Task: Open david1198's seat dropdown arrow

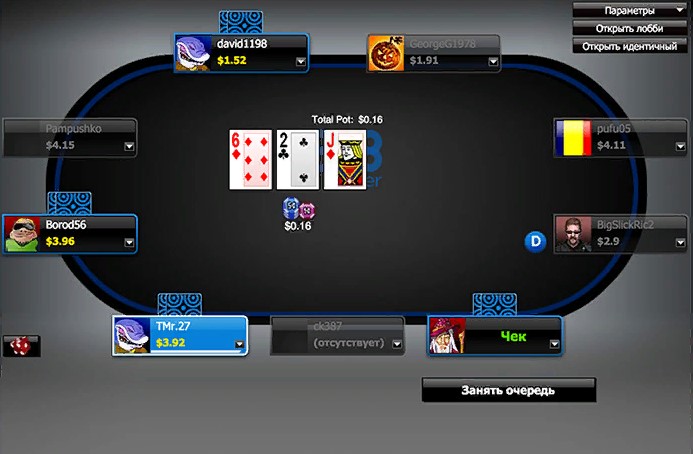Action: 301,61
